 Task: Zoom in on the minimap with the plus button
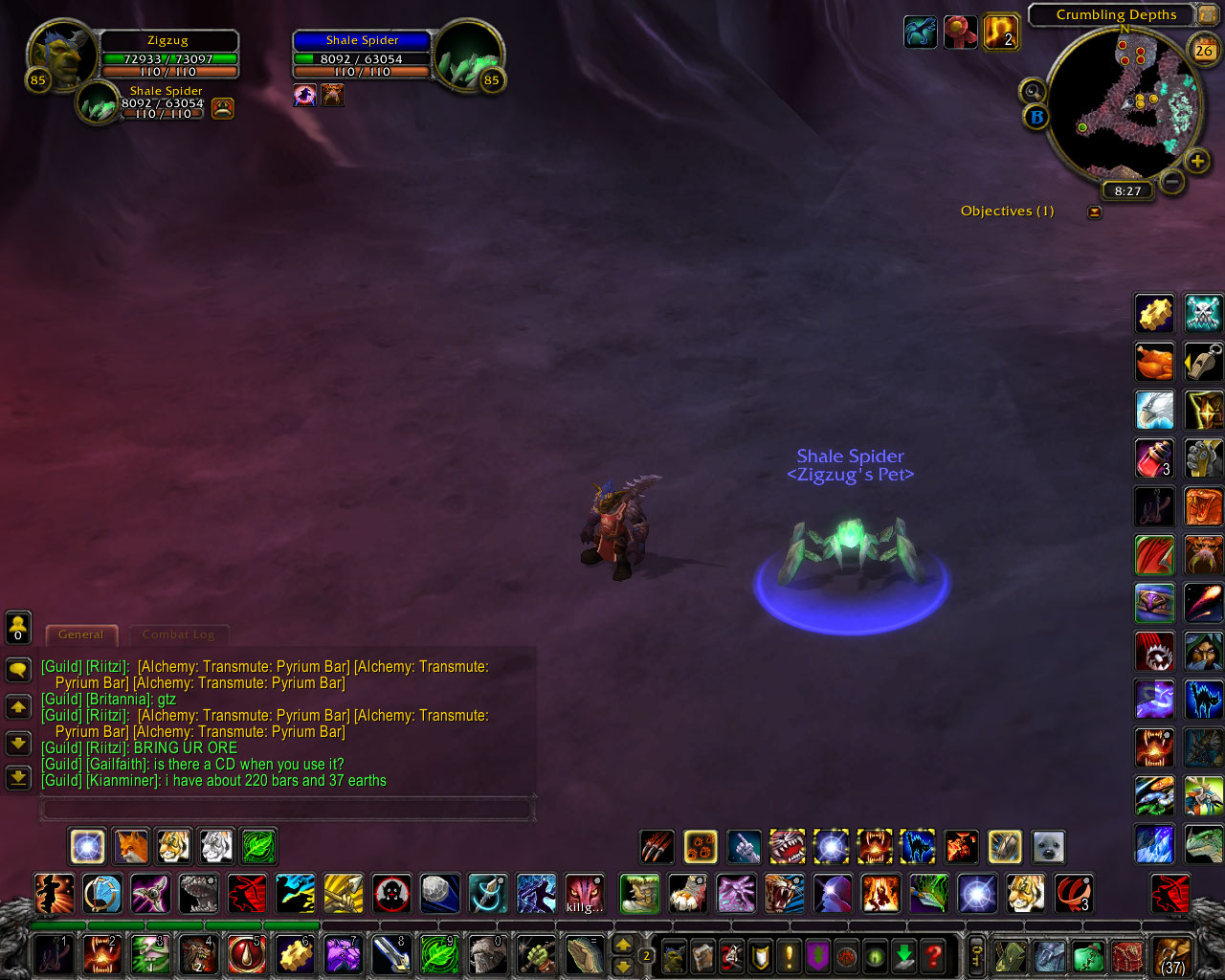1195,161
